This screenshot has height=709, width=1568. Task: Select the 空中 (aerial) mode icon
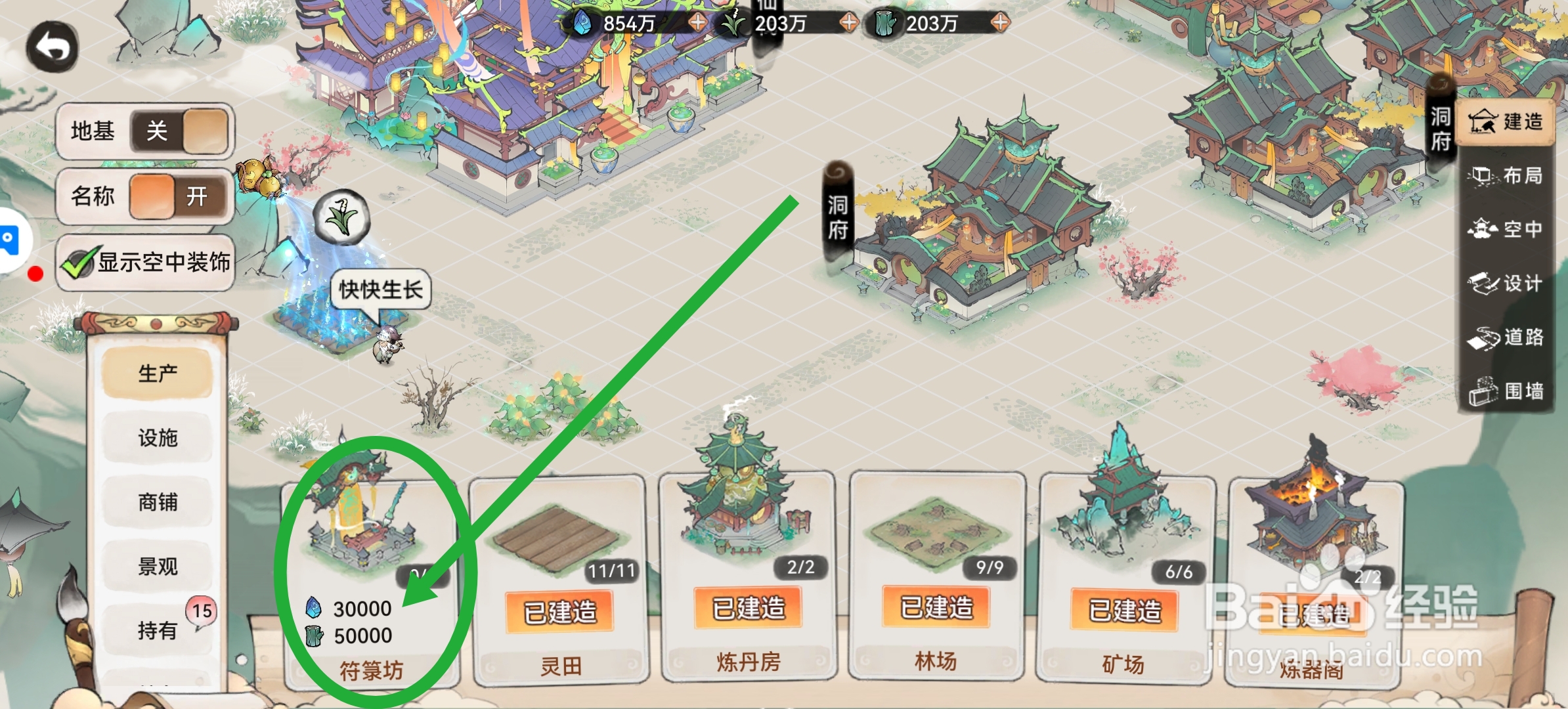point(1507,230)
